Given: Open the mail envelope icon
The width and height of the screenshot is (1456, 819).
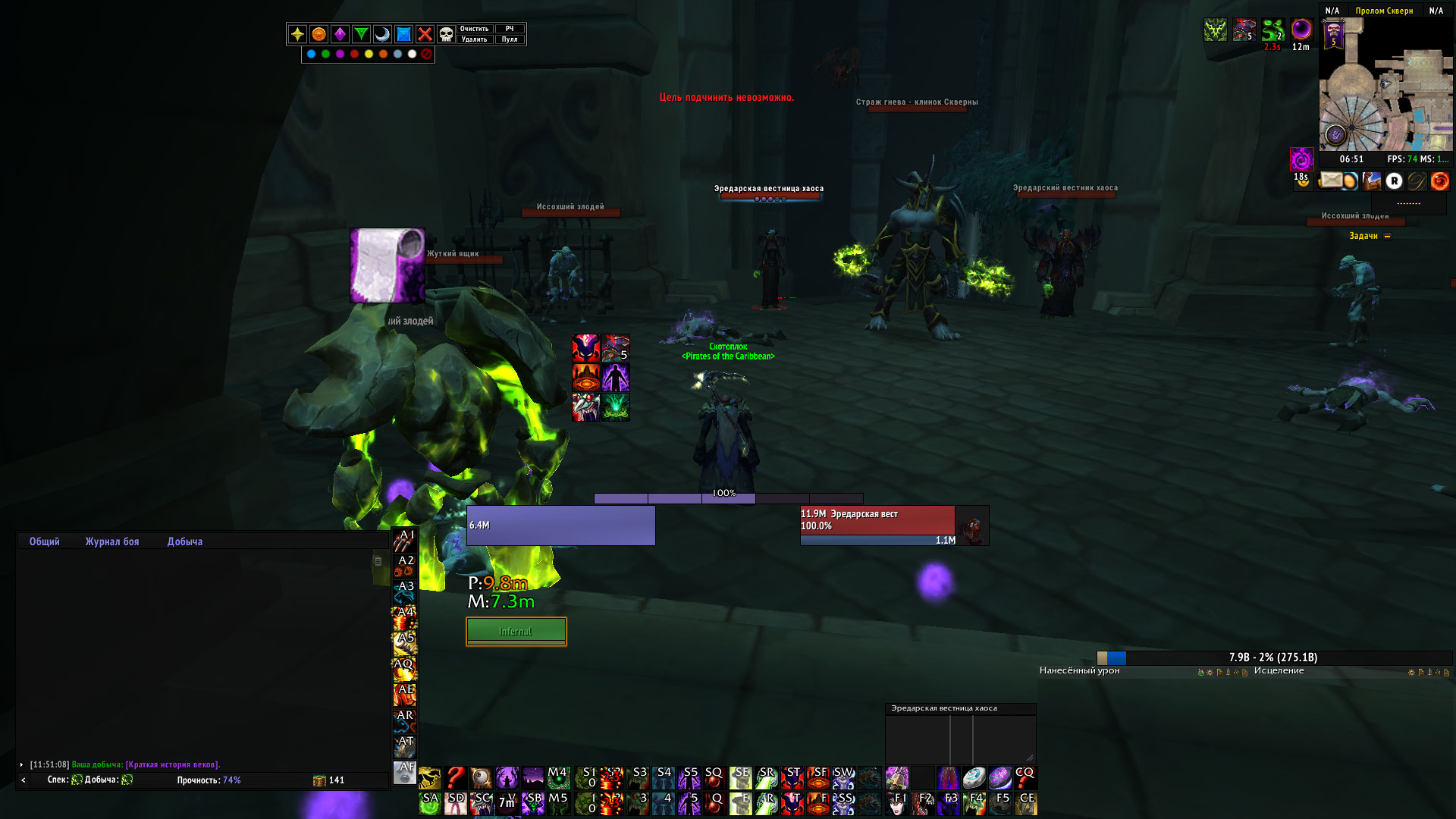Looking at the screenshot, I should pyautogui.click(x=1330, y=180).
